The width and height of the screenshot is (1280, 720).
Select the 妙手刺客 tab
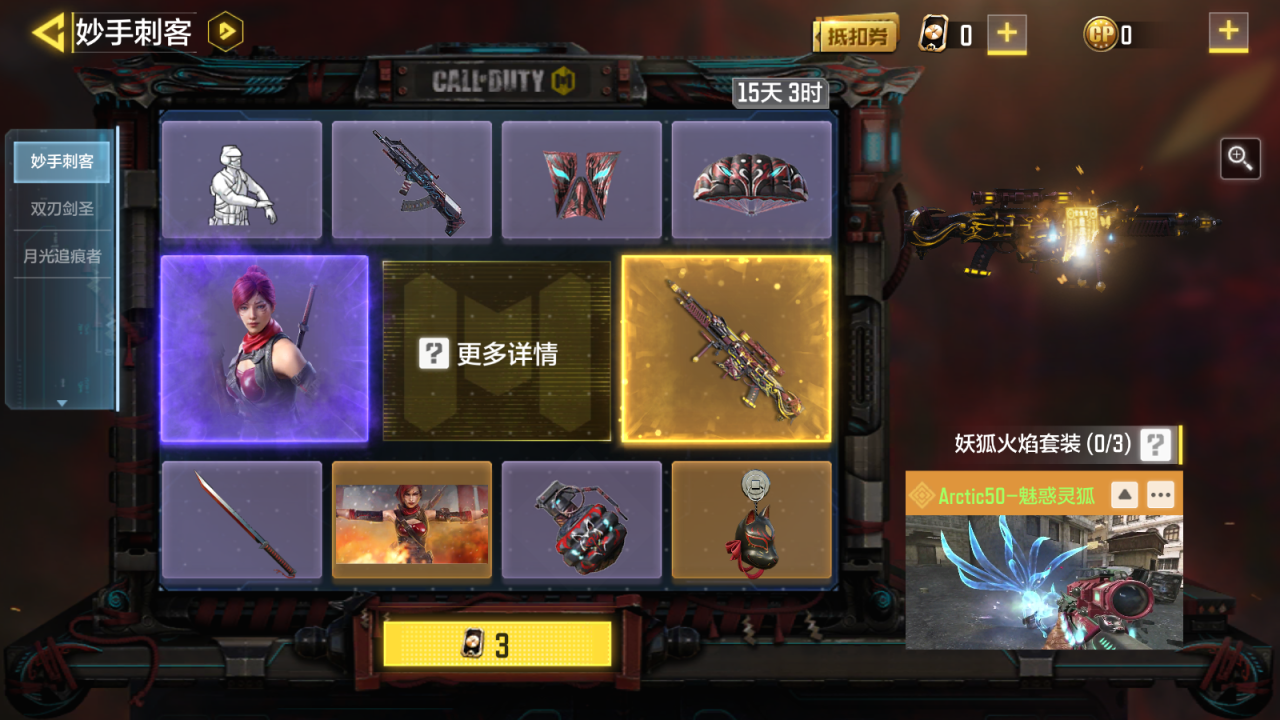coord(62,161)
